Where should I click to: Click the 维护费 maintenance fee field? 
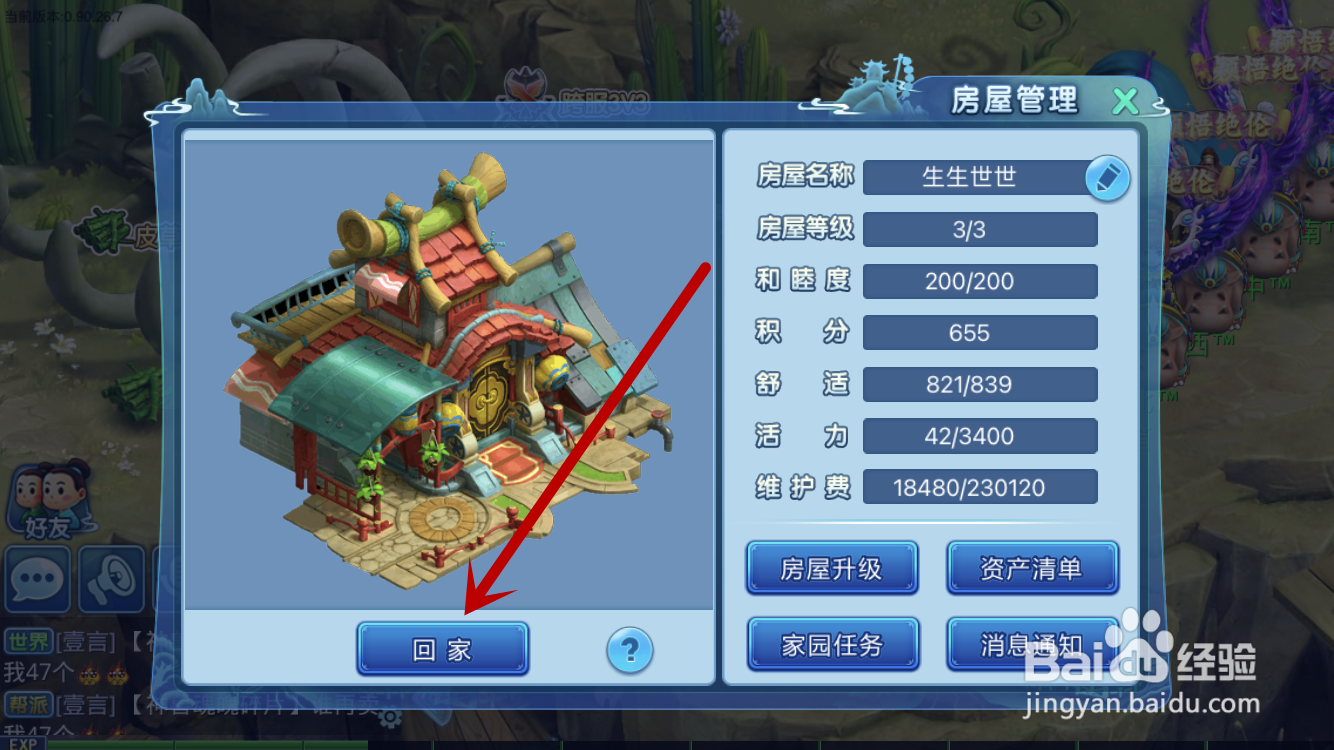tap(978, 487)
